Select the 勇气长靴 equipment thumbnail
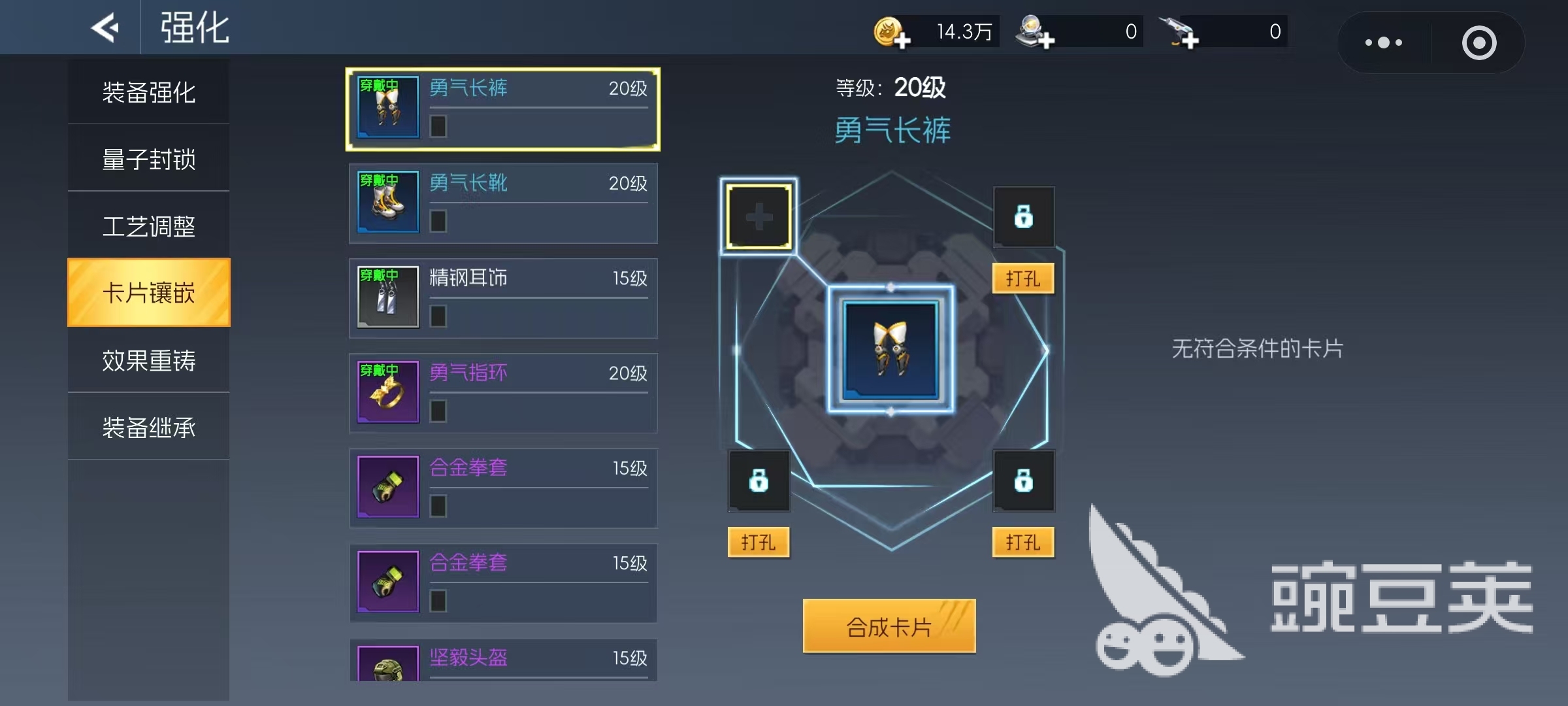Viewport: 1568px width, 706px height. (387, 203)
